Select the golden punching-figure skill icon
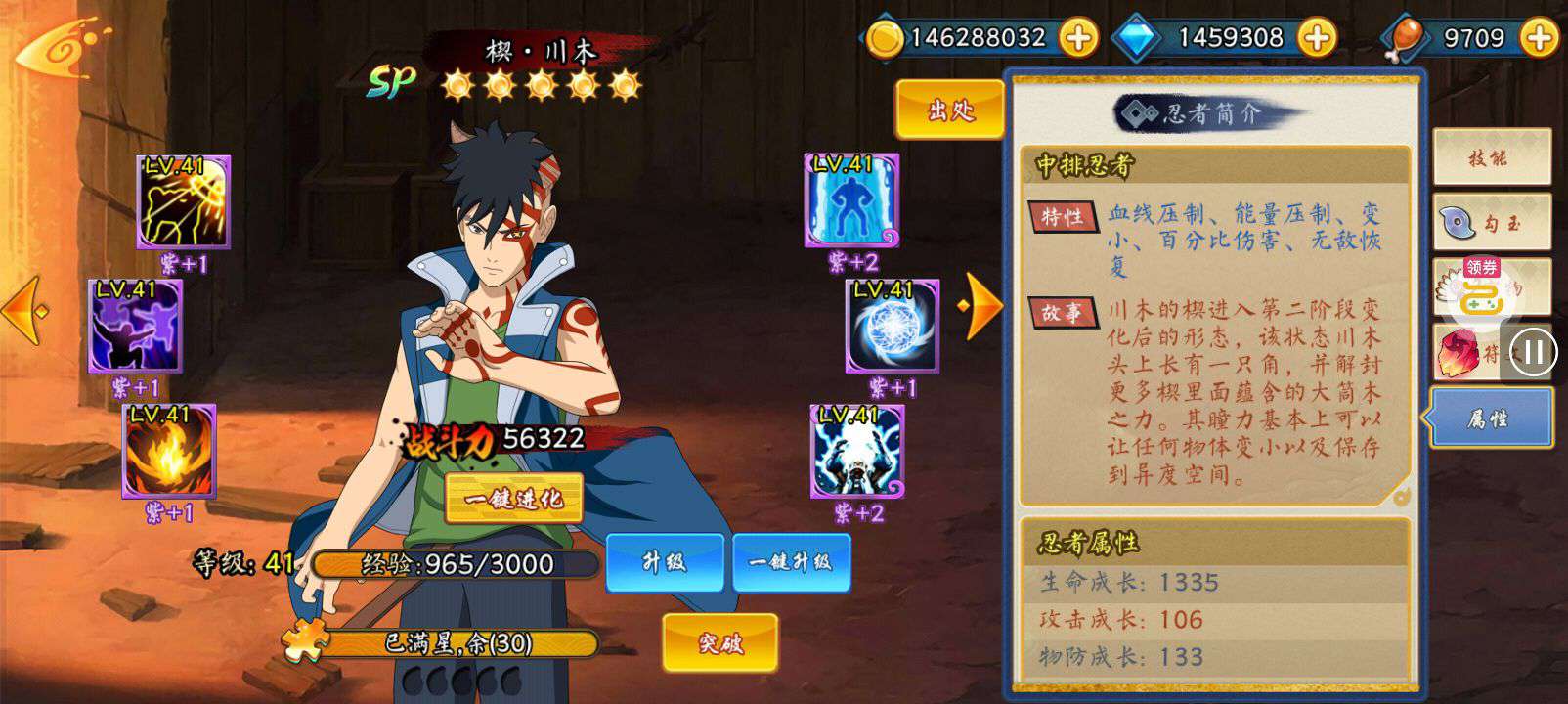 click(x=184, y=201)
